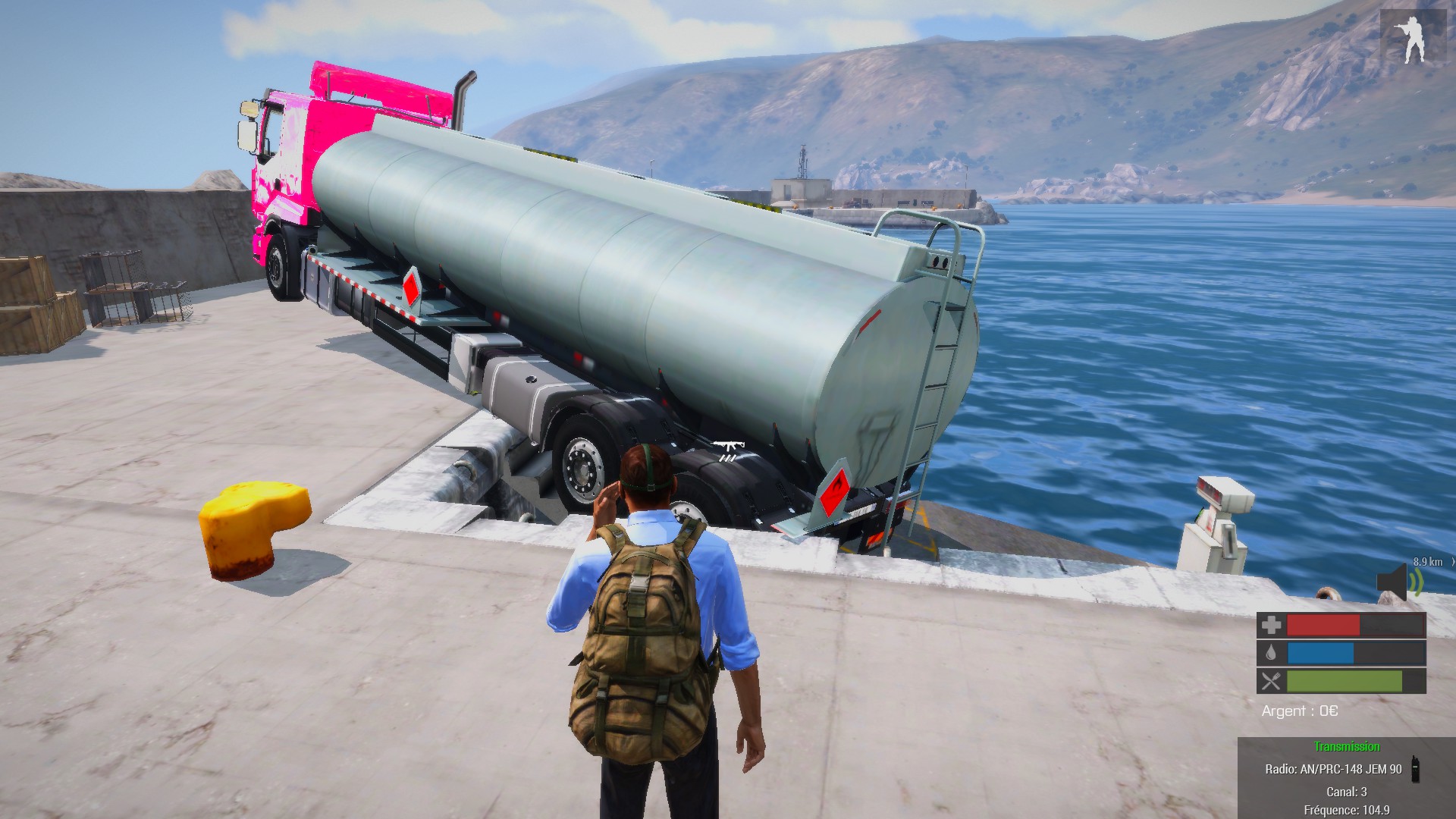Click the medical cross health icon
The height and width of the screenshot is (819, 1456).
[1271, 625]
